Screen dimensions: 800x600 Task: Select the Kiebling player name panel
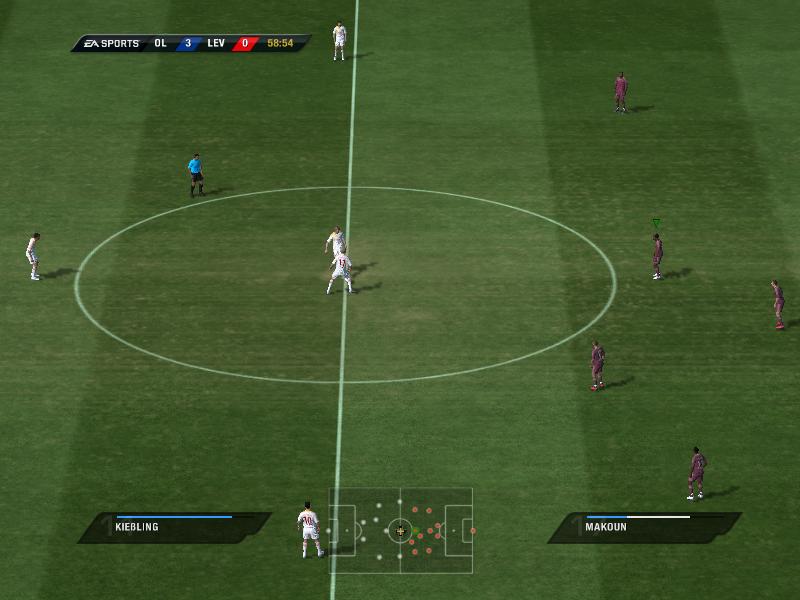point(175,527)
